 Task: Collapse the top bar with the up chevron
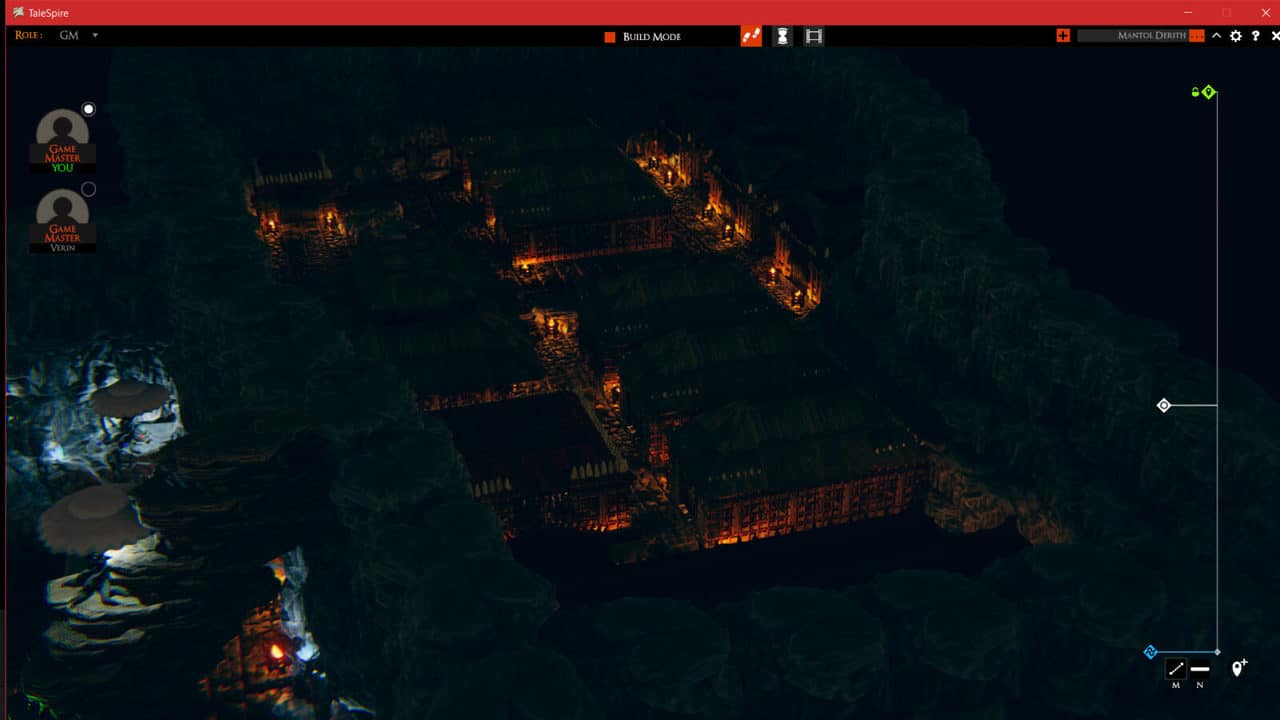(1216, 36)
